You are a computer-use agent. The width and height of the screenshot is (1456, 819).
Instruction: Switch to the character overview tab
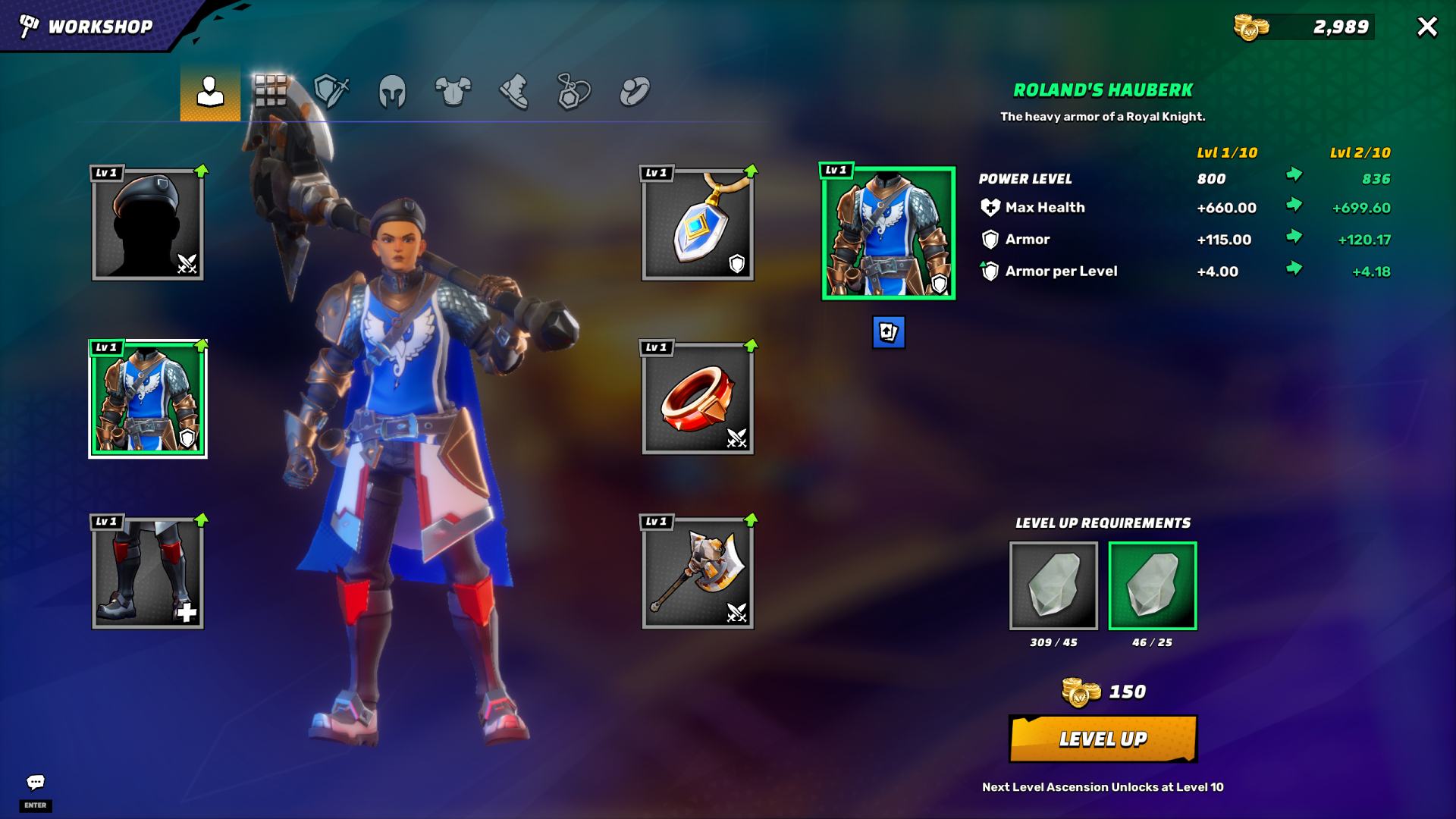(x=210, y=93)
